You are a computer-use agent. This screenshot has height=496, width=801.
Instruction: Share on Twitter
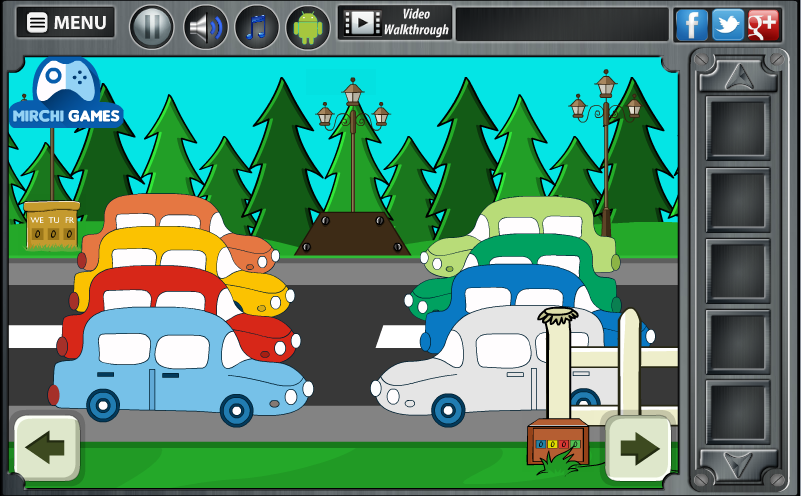[x=727, y=24]
